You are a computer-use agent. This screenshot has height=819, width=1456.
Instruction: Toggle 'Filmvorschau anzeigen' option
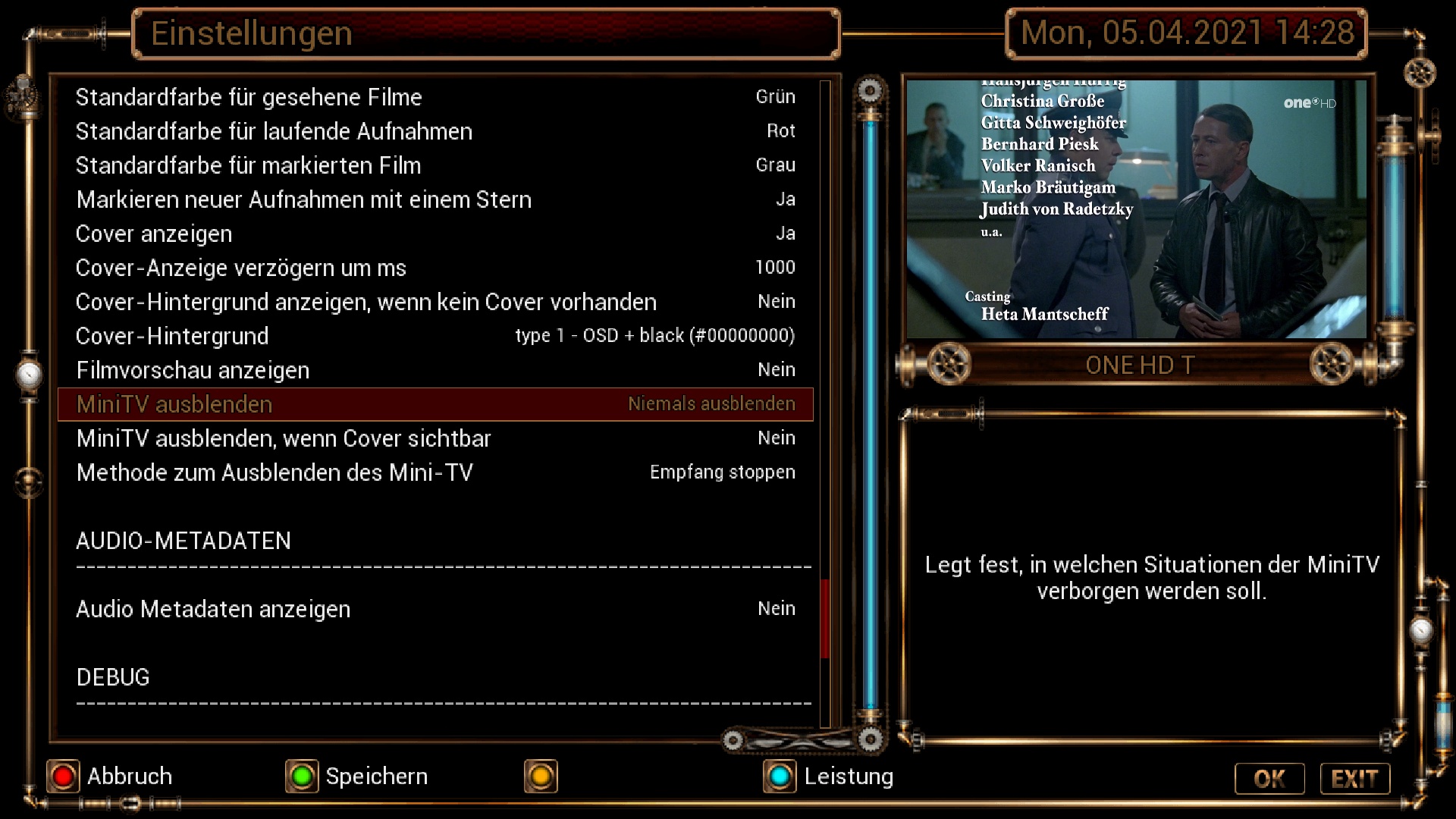[x=435, y=370]
